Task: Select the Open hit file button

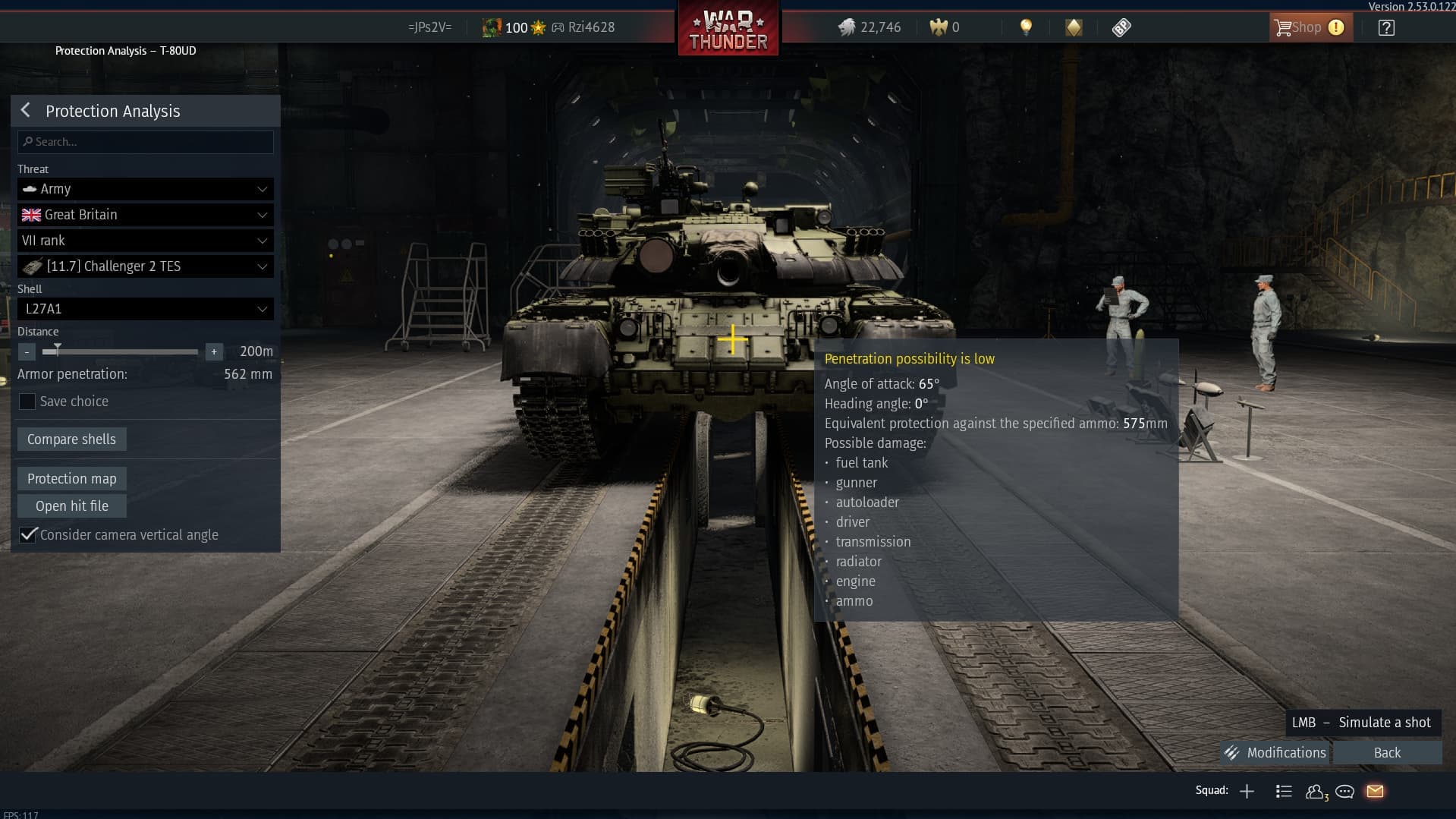Action: (71, 506)
